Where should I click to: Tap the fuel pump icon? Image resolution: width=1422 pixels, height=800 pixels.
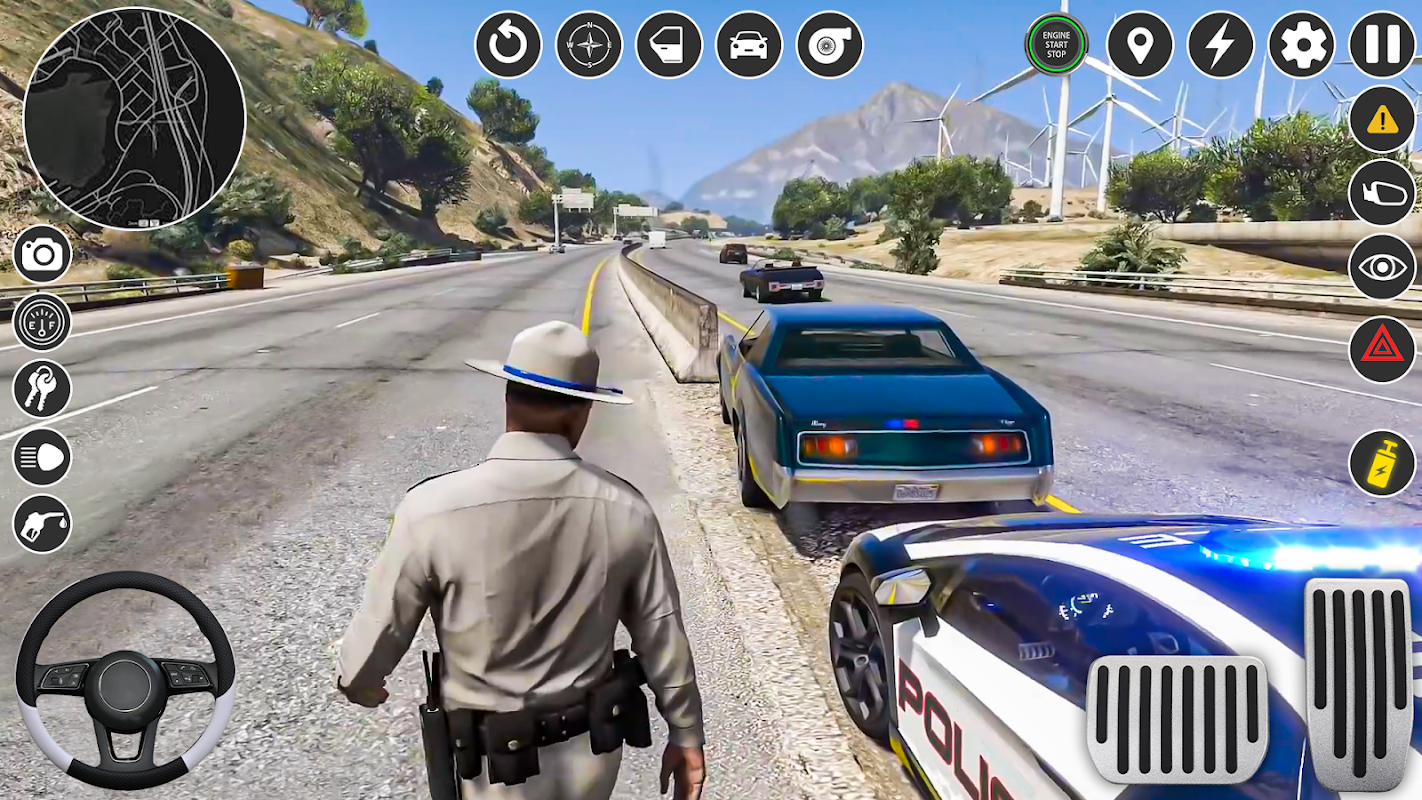[x=42, y=523]
